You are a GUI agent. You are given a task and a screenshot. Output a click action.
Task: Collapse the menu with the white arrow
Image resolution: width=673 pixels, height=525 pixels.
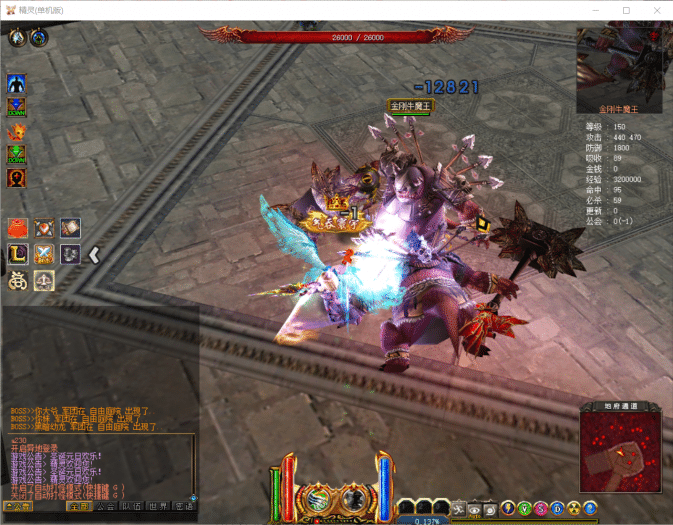94,254
